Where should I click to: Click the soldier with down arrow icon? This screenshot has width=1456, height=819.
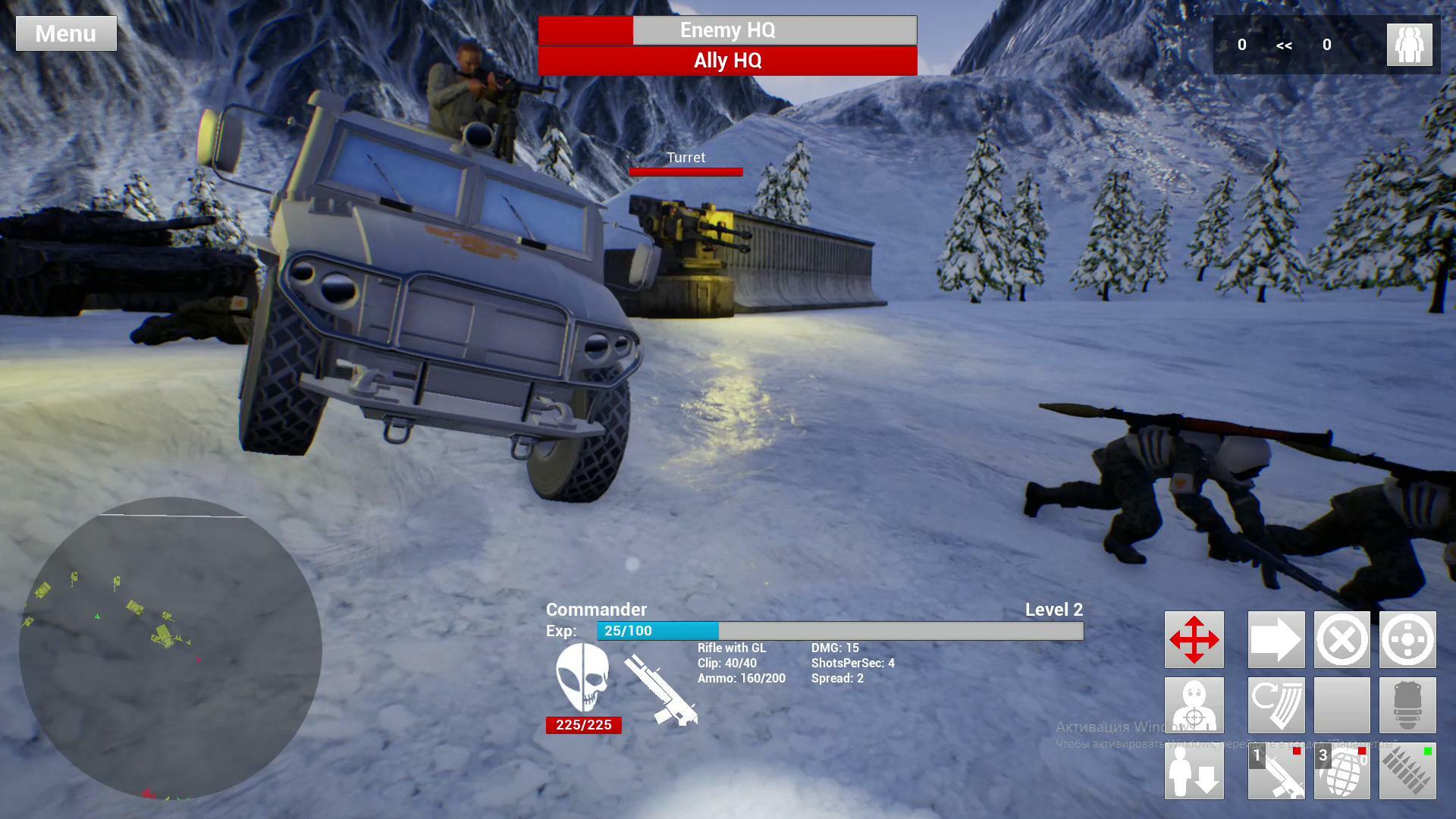[1194, 771]
